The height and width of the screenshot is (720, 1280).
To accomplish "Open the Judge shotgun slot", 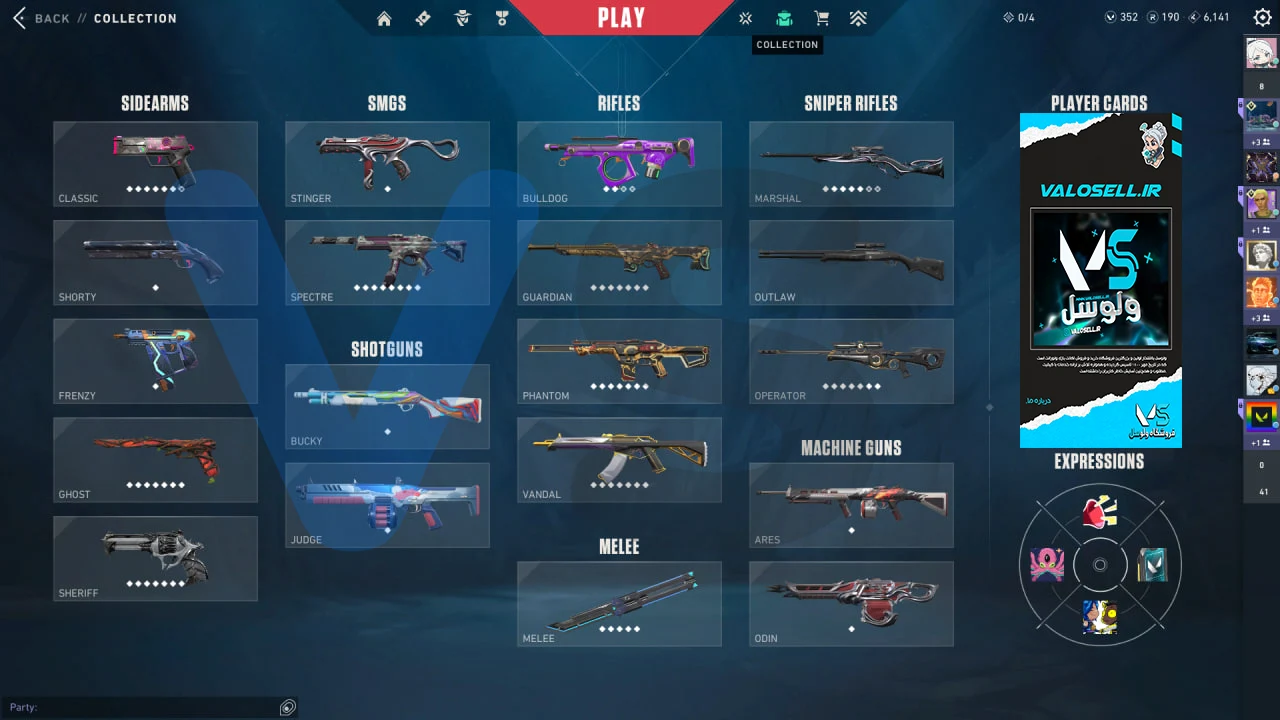I will pos(387,505).
